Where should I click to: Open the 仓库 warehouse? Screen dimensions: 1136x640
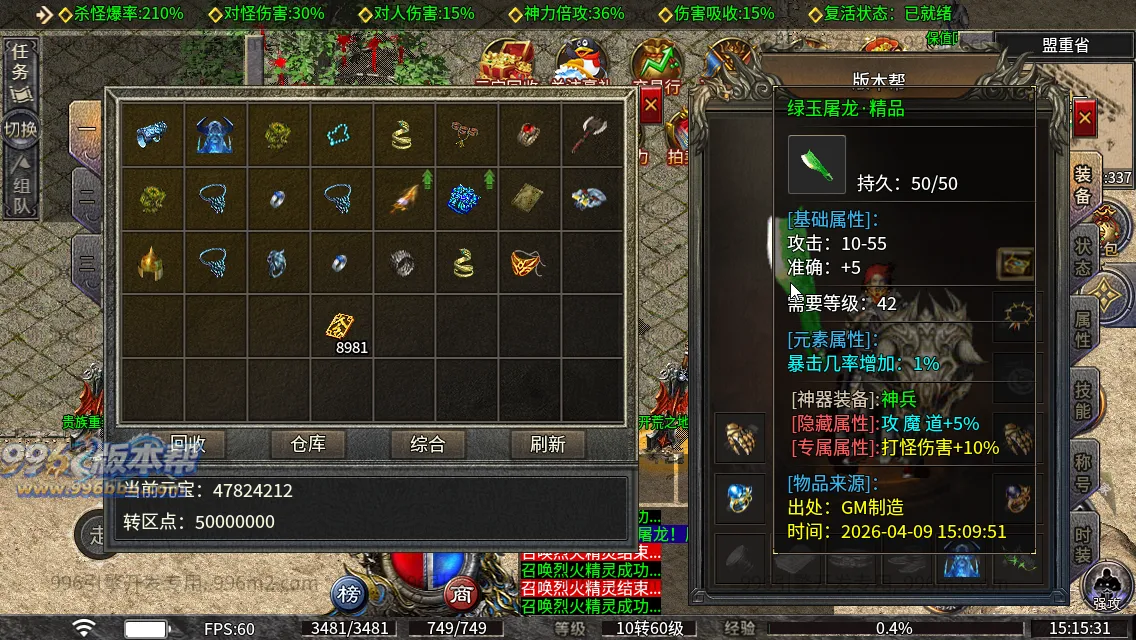[308, 443]
